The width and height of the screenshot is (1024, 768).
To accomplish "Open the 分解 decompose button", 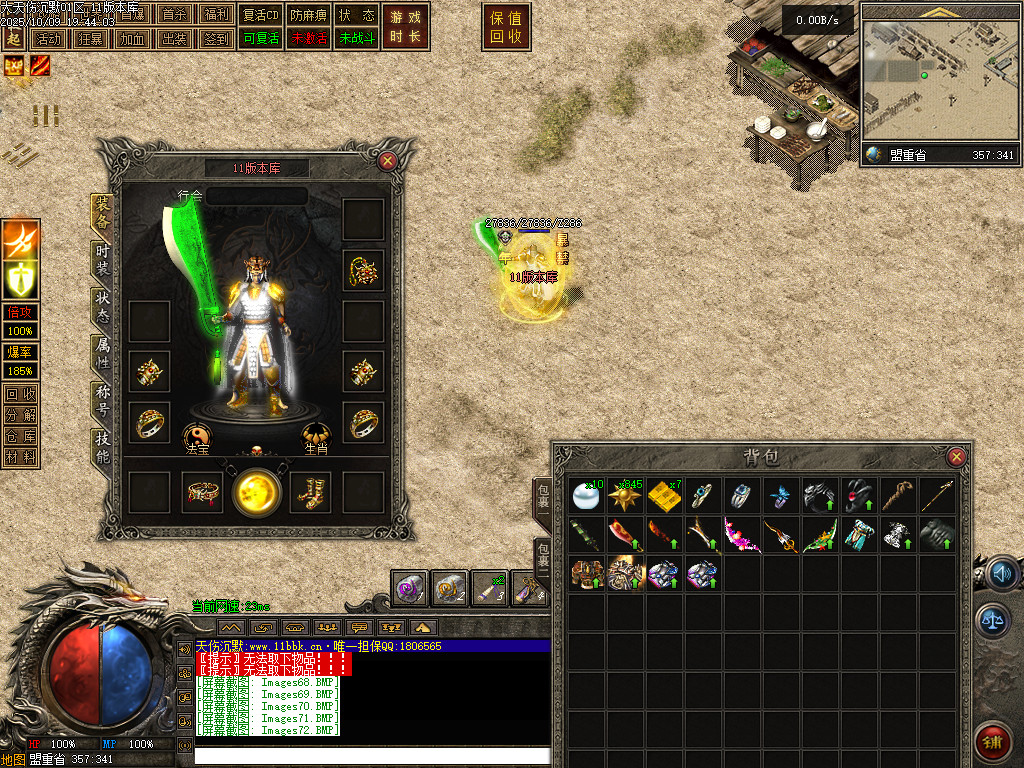I will click(20, 414).
